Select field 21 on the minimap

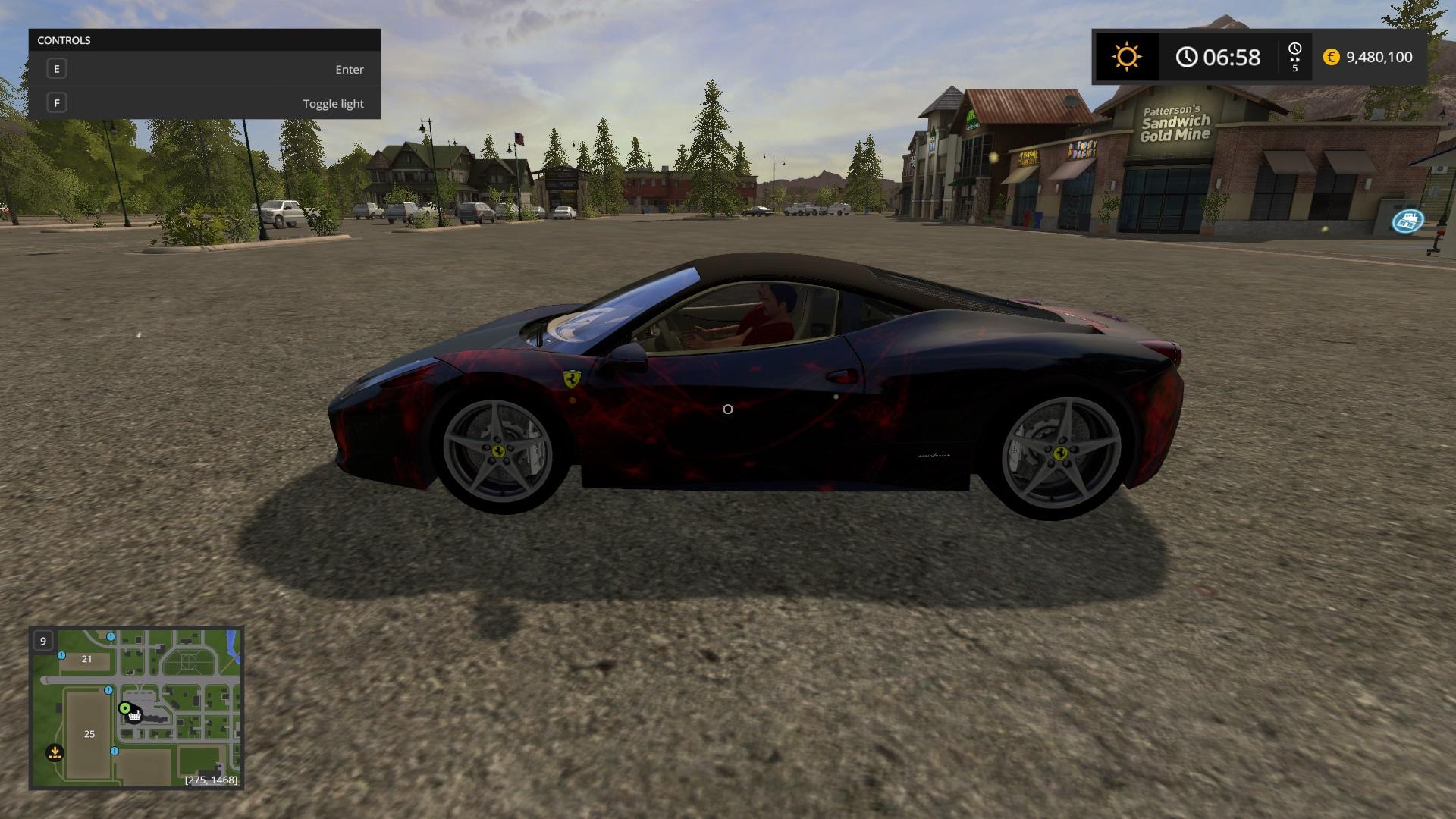point(86,659)
